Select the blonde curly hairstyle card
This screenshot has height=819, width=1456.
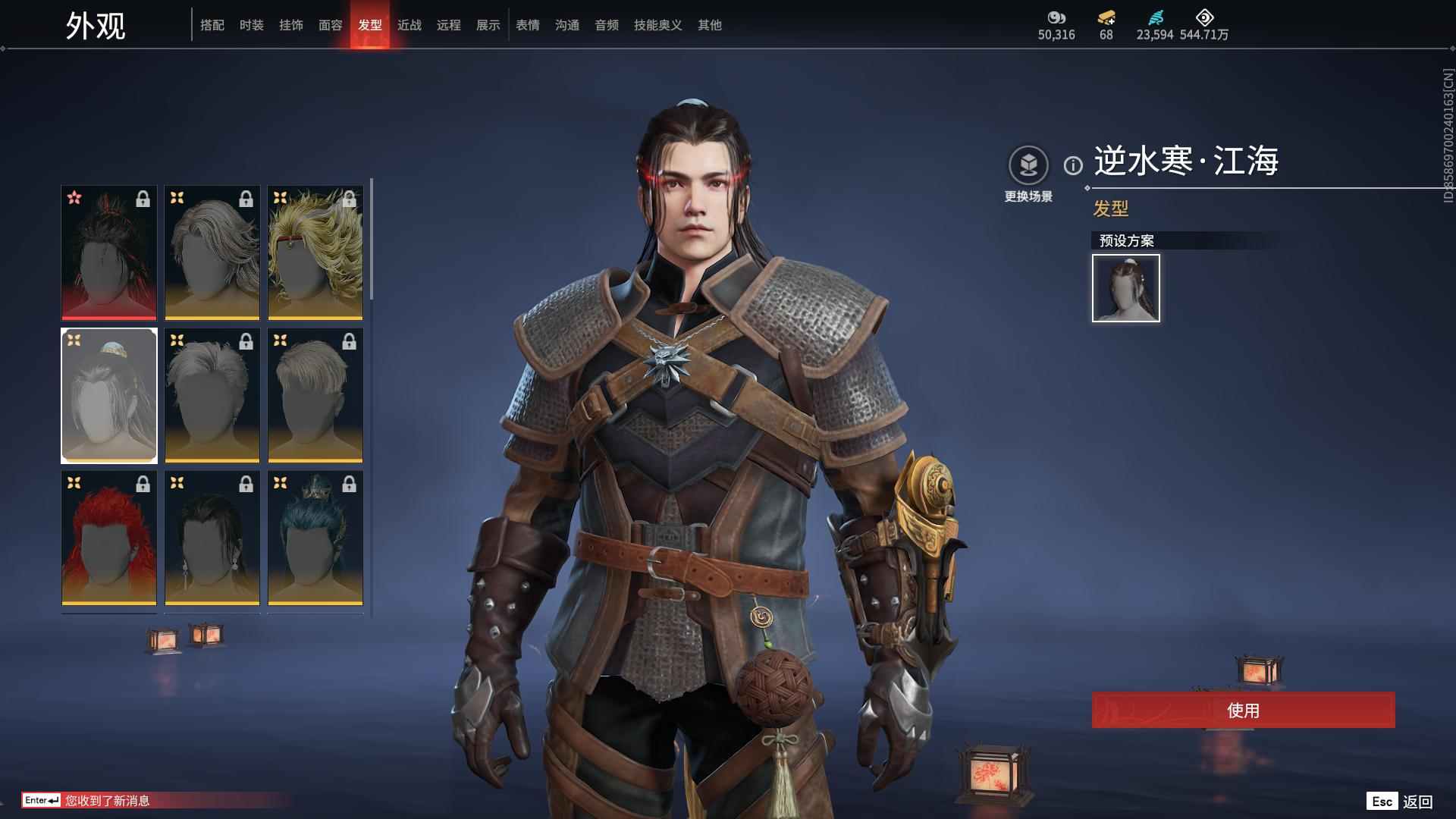coord(315,253)
